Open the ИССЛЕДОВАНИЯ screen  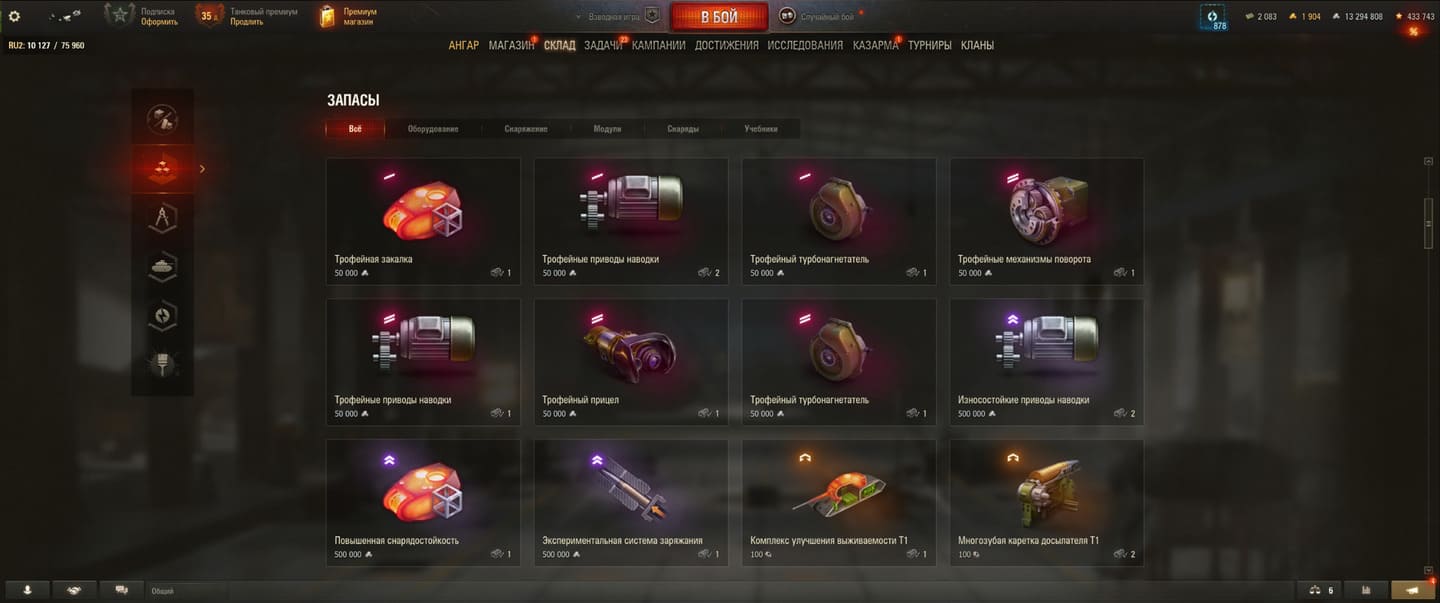[x=805, y=45]
